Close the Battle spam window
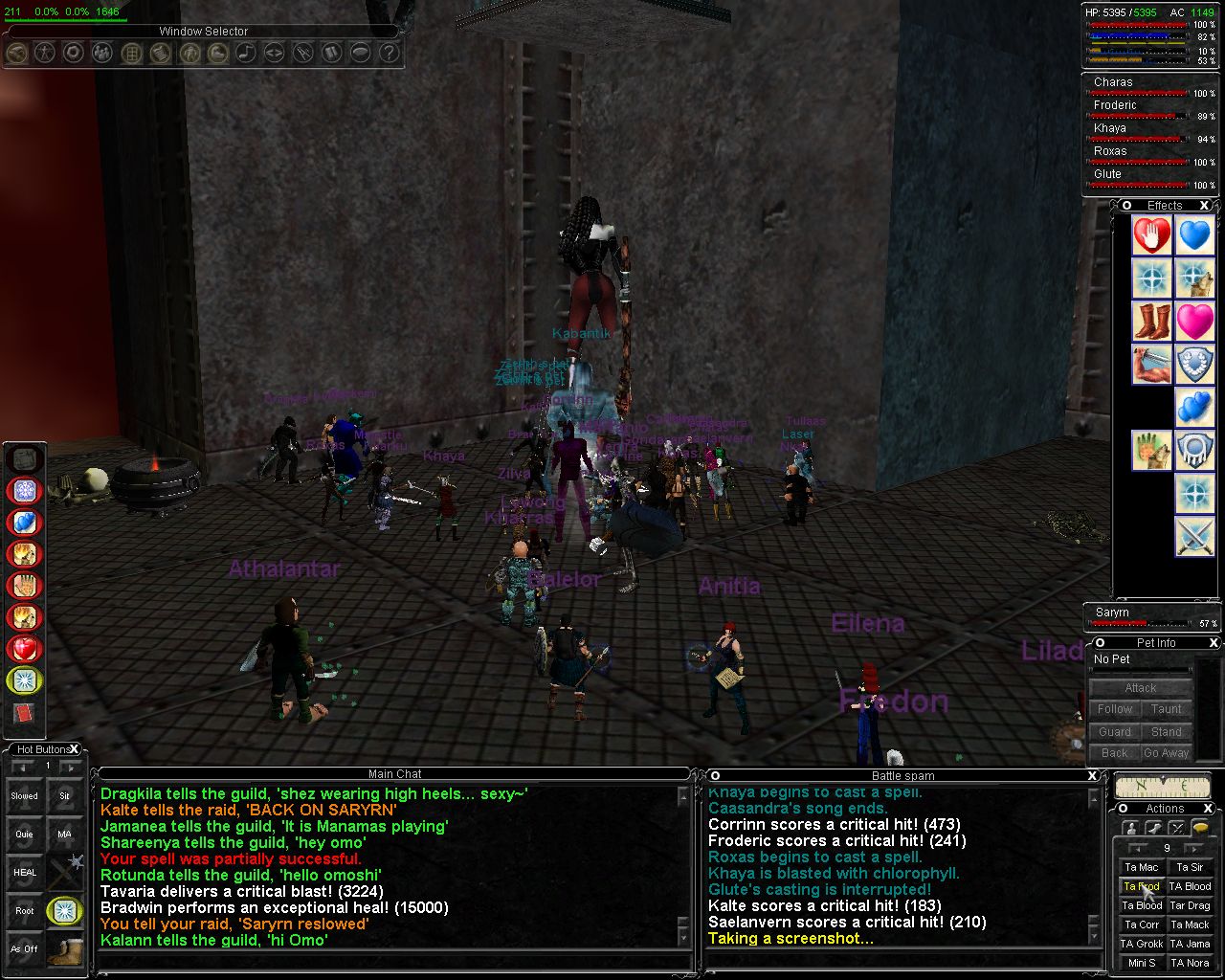1225x980 pixels. coord(1092,775)
